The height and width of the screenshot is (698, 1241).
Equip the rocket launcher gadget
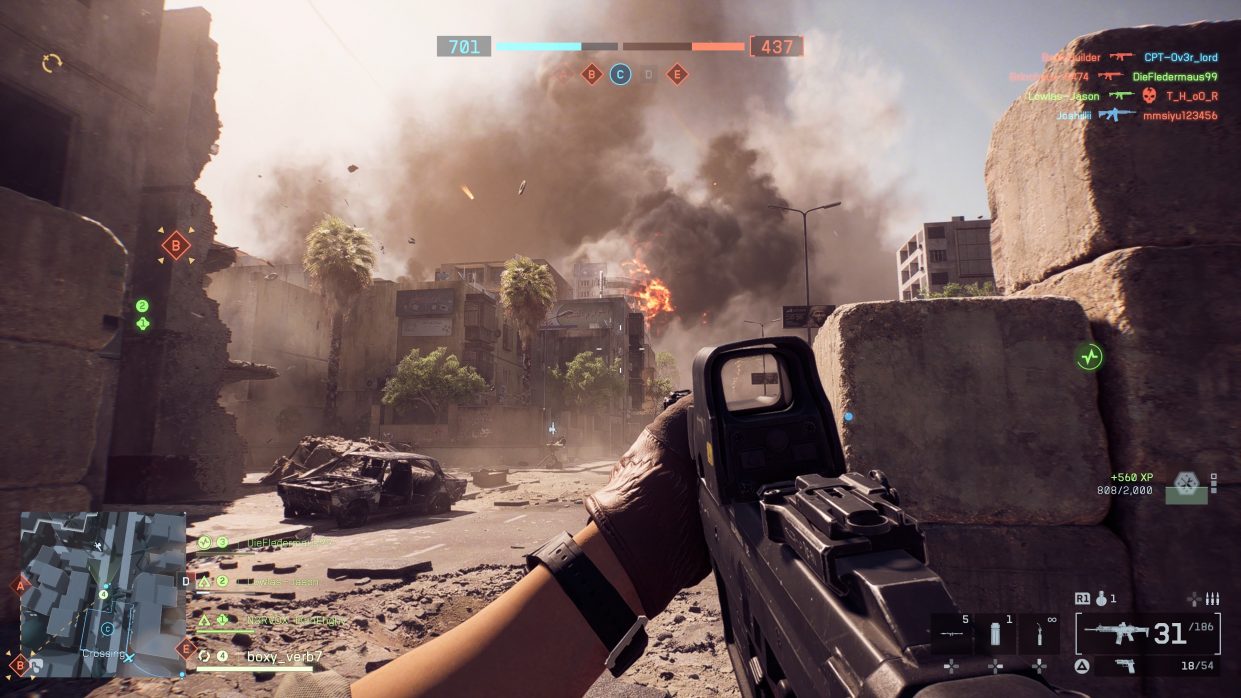point(952,634)
